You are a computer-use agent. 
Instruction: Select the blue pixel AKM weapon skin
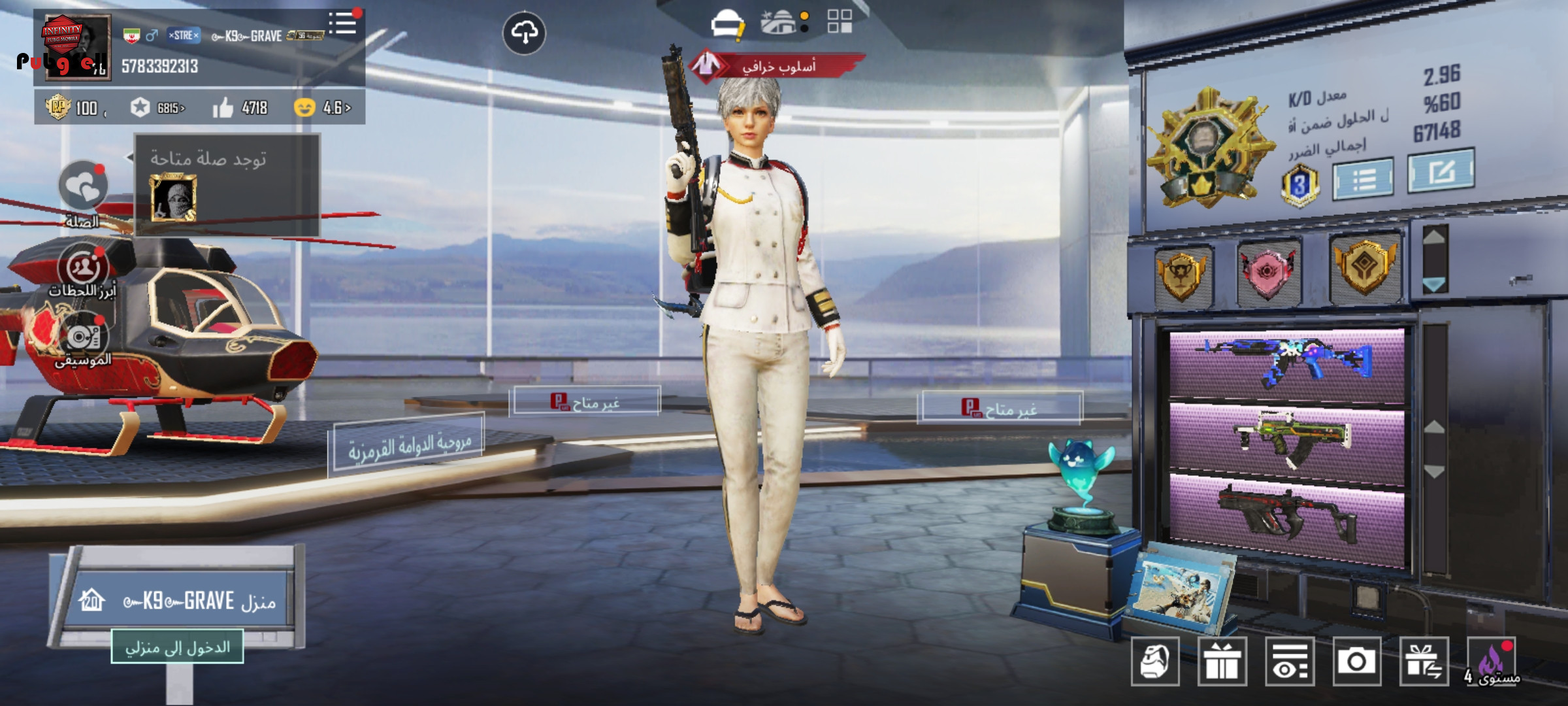1286,364
